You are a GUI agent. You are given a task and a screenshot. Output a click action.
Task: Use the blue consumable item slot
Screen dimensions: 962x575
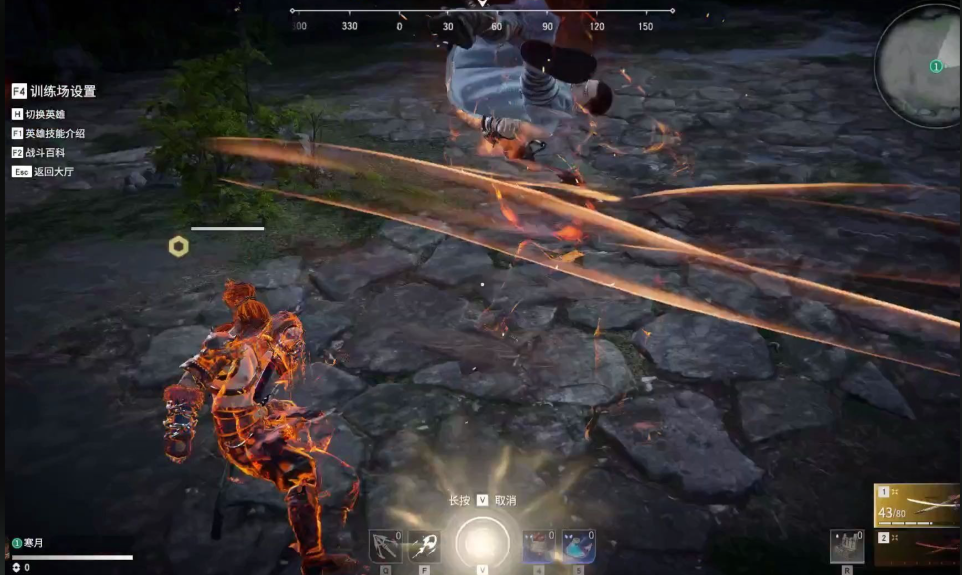pos(578,546)
